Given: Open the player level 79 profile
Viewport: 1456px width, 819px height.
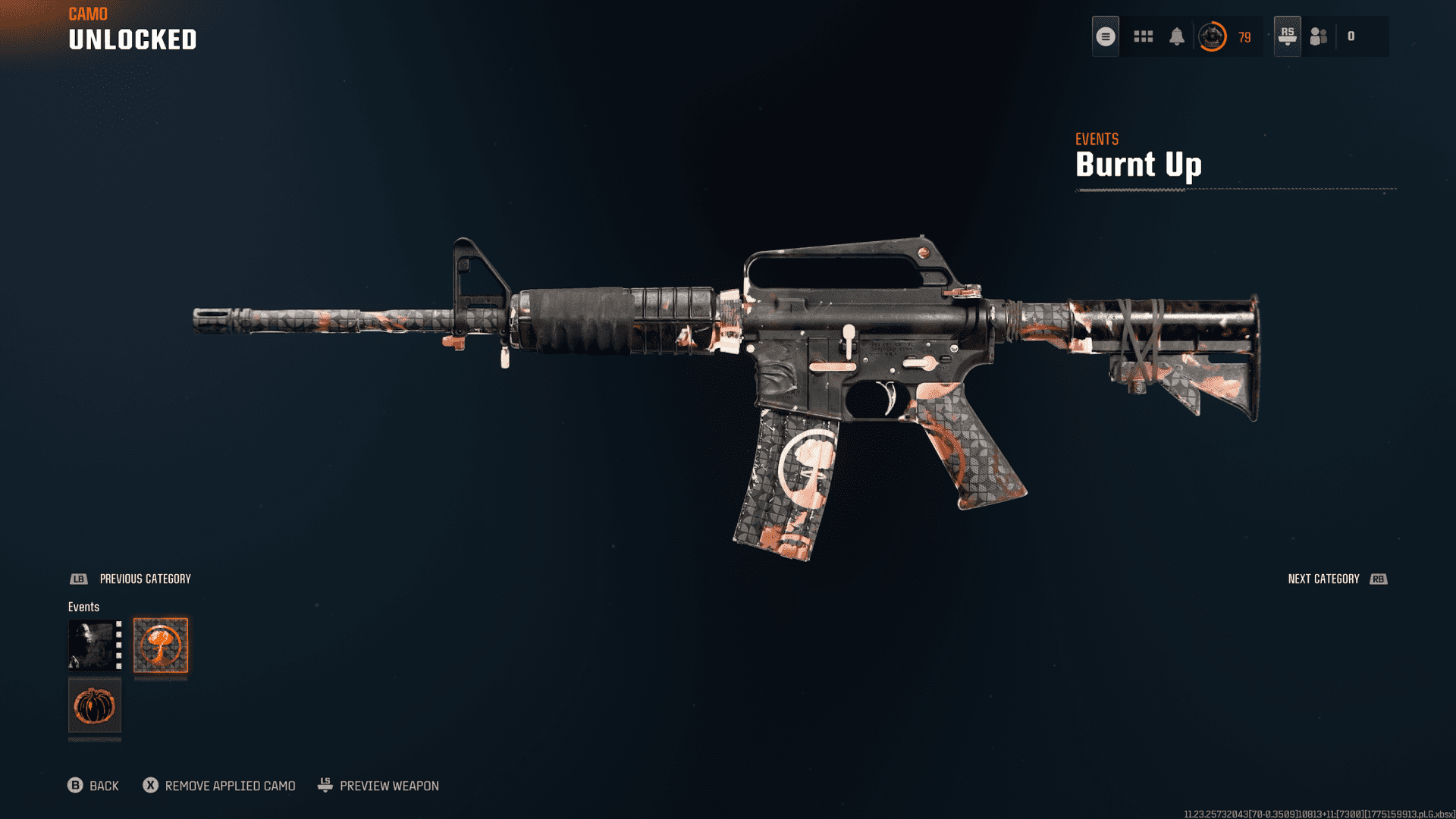Looking at the screenshot, I should coord(1224,36).
